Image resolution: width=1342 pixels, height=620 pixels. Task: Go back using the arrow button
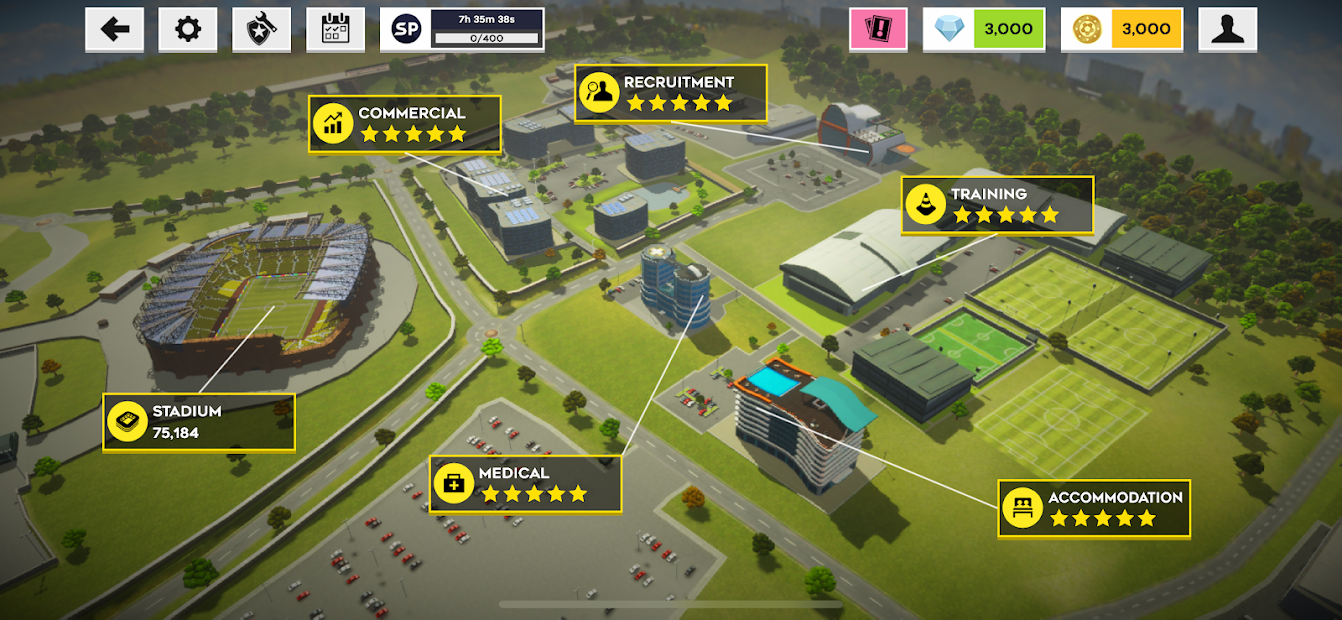click(x=114, y=30)
